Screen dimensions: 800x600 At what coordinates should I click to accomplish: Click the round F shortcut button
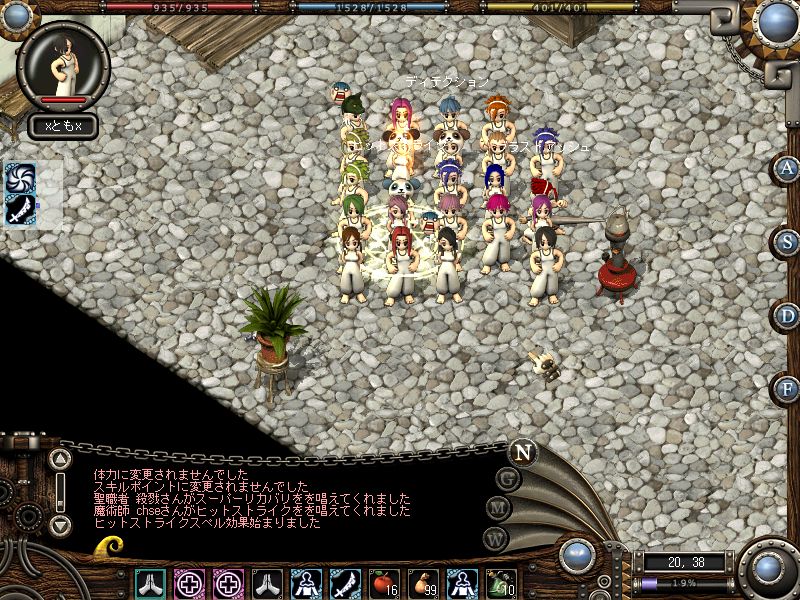(788, 388)
